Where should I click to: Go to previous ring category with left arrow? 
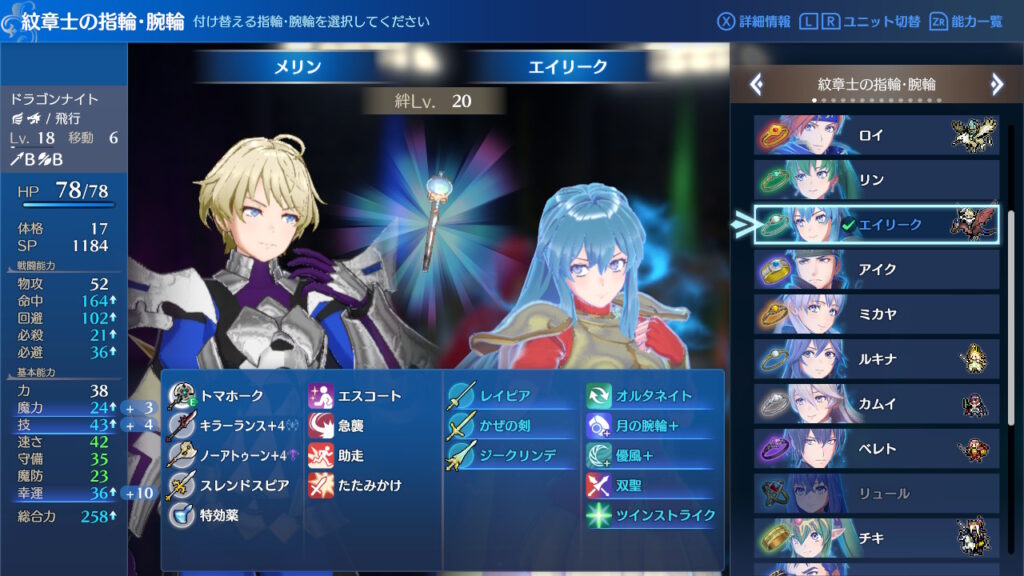(x=757, y=84)
